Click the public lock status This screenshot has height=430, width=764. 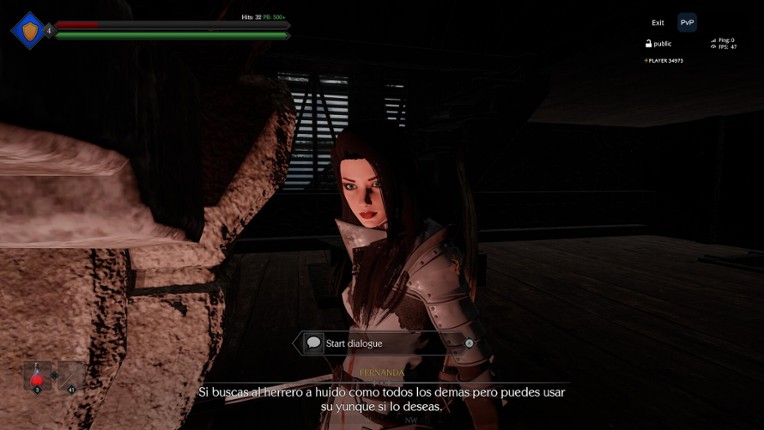click(x=658, y=44)
